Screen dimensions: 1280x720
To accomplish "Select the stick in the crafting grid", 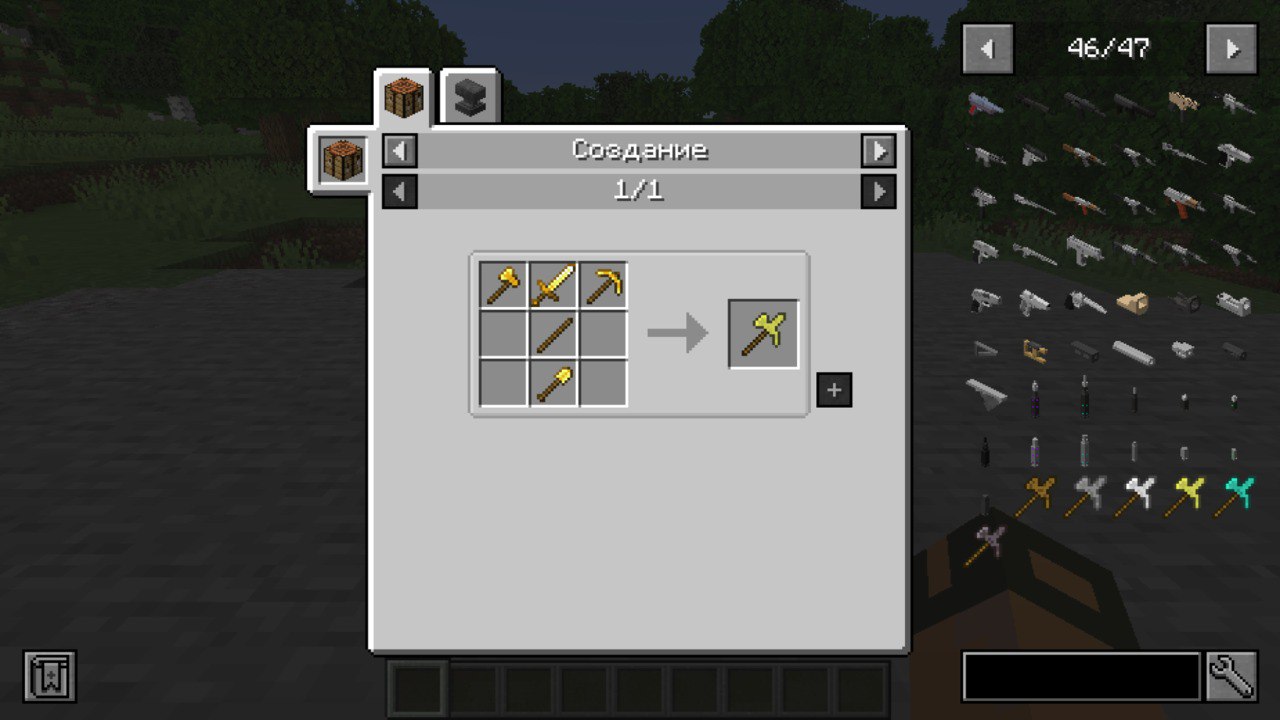I will (x=553, y=332).
